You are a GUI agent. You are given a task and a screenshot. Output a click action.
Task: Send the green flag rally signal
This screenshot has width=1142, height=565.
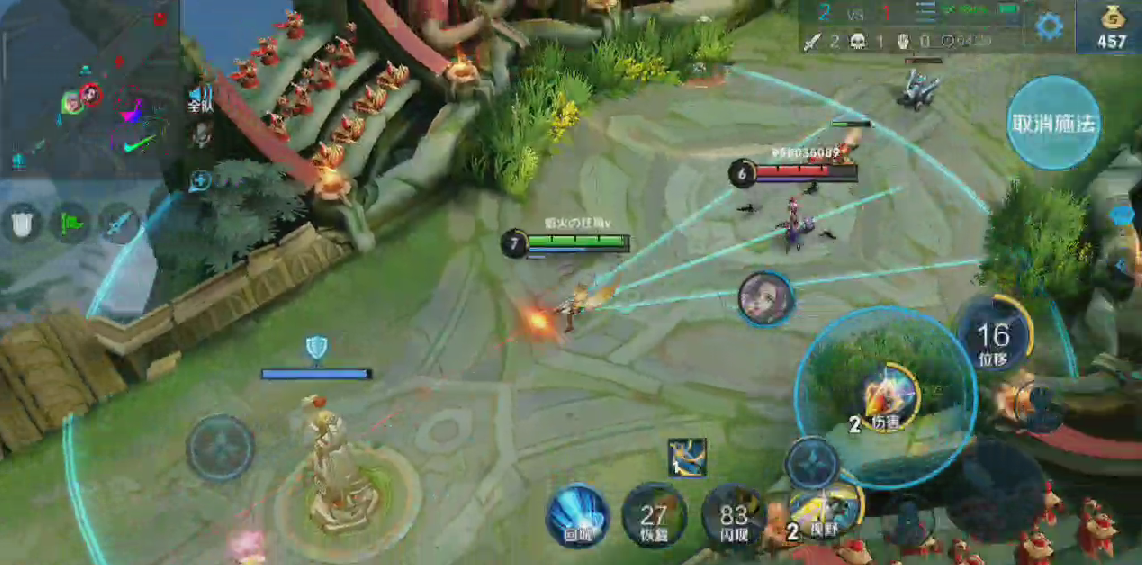pyautogui.click(x=72, y=222)
